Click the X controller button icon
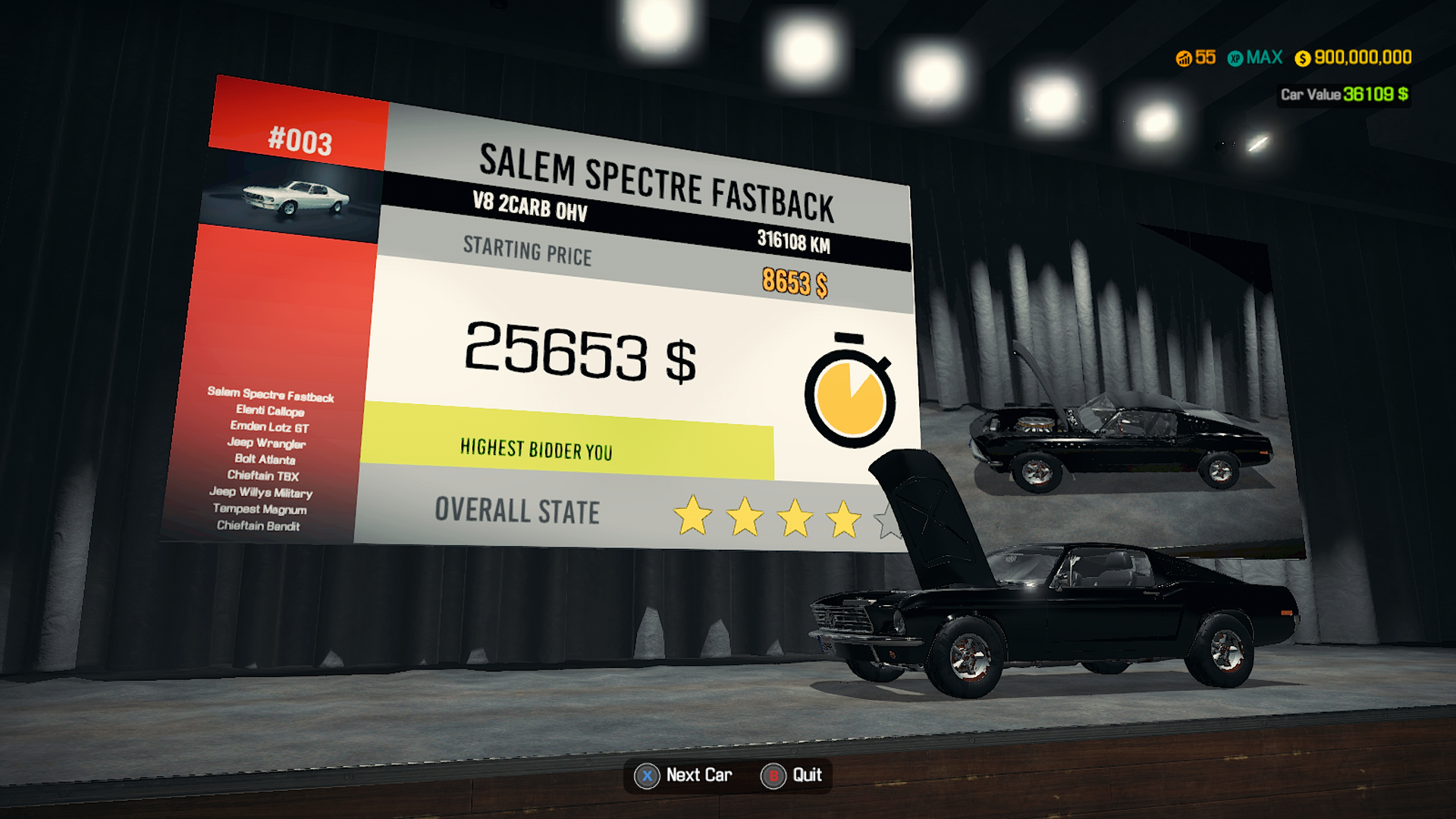The width and height of the screenshot is (1456, 819). (x=645, y=775)
